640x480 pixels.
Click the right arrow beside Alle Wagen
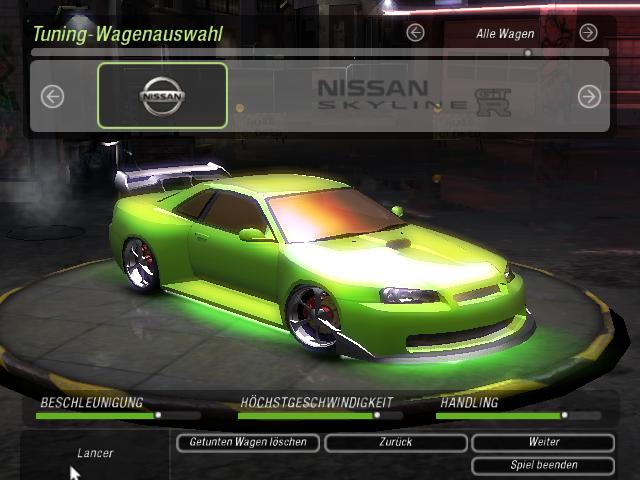coord(588,33)
